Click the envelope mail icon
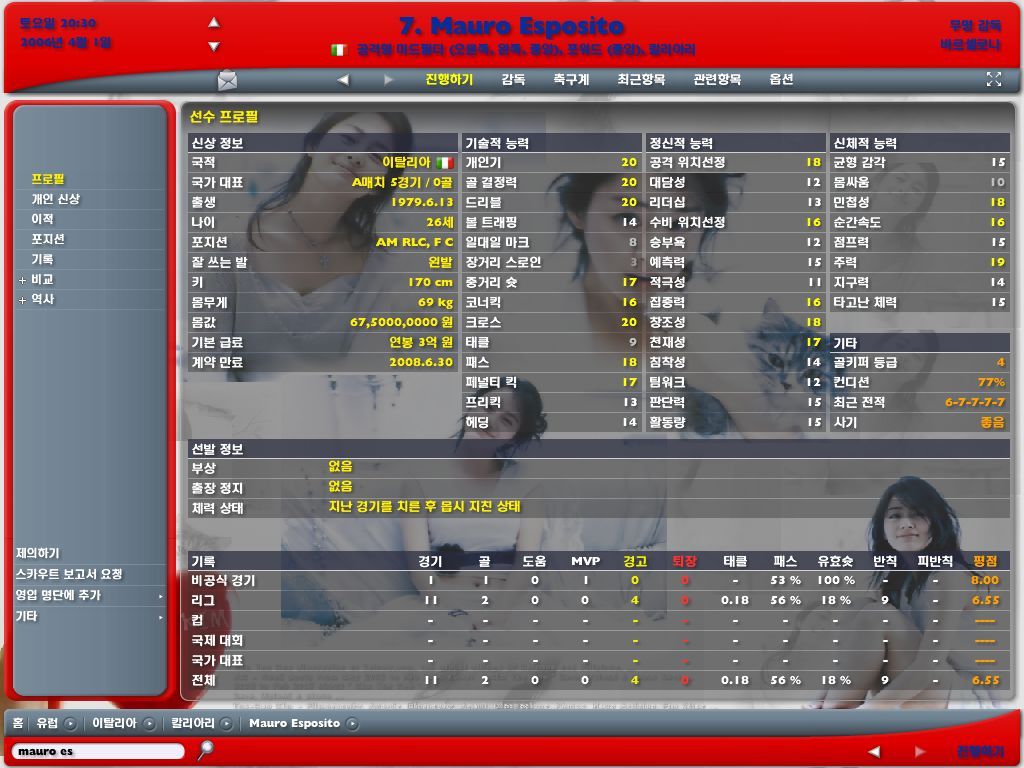1024x768 pixels. coord(228,80)
